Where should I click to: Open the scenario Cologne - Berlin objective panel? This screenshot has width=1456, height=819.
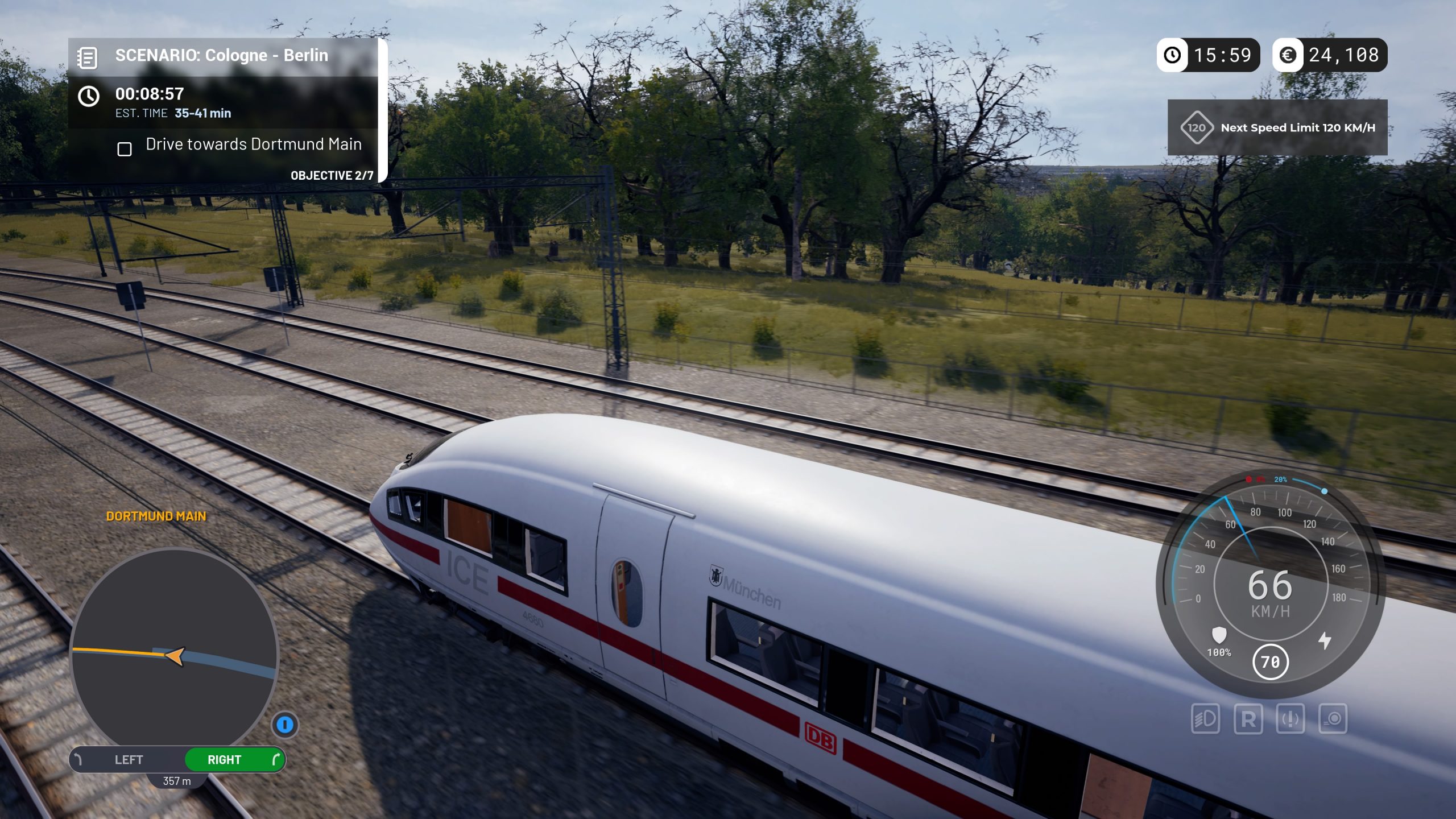[x=222, y=56]
